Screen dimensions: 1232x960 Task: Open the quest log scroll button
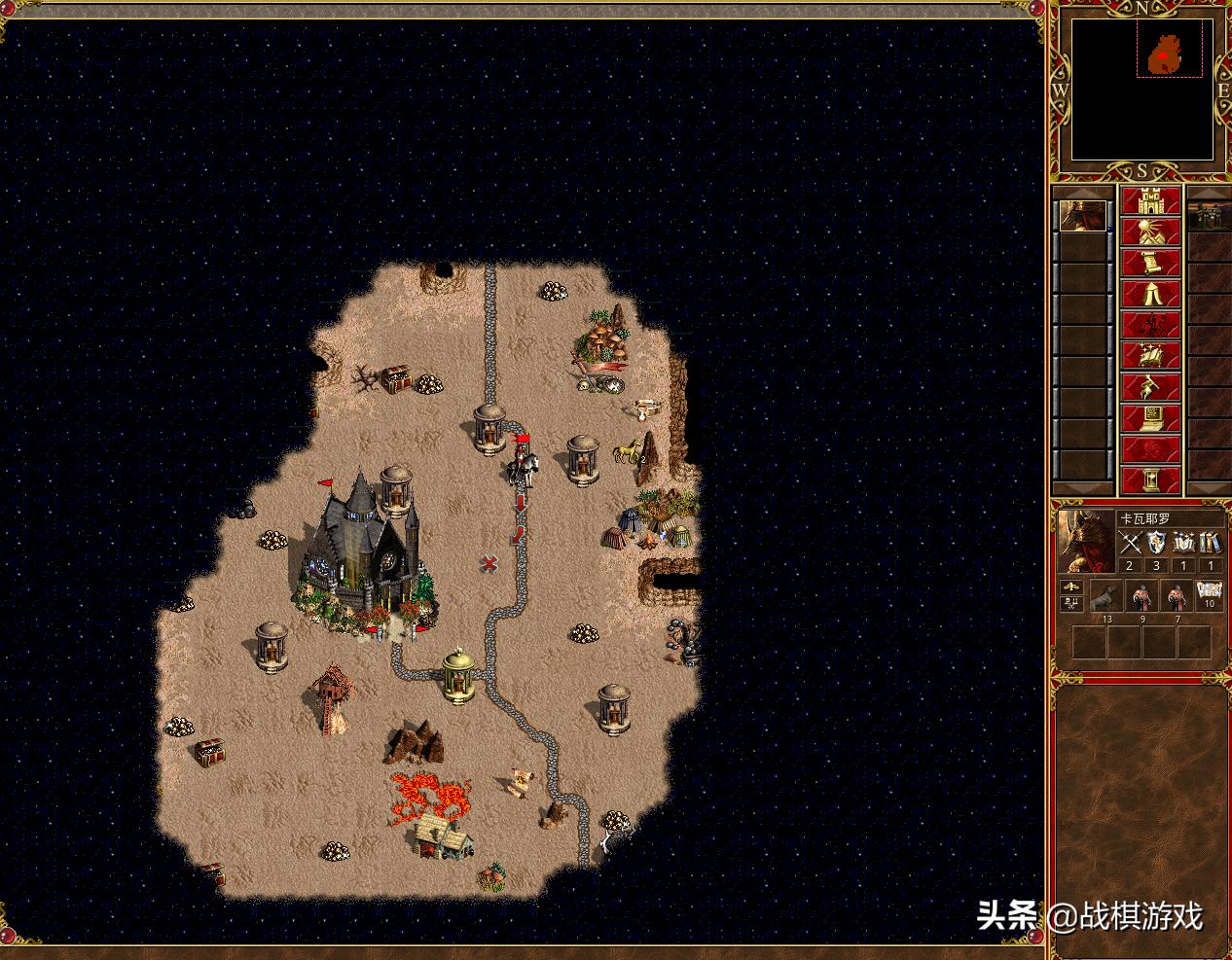pyautogui.click(x=1151, y=264)
